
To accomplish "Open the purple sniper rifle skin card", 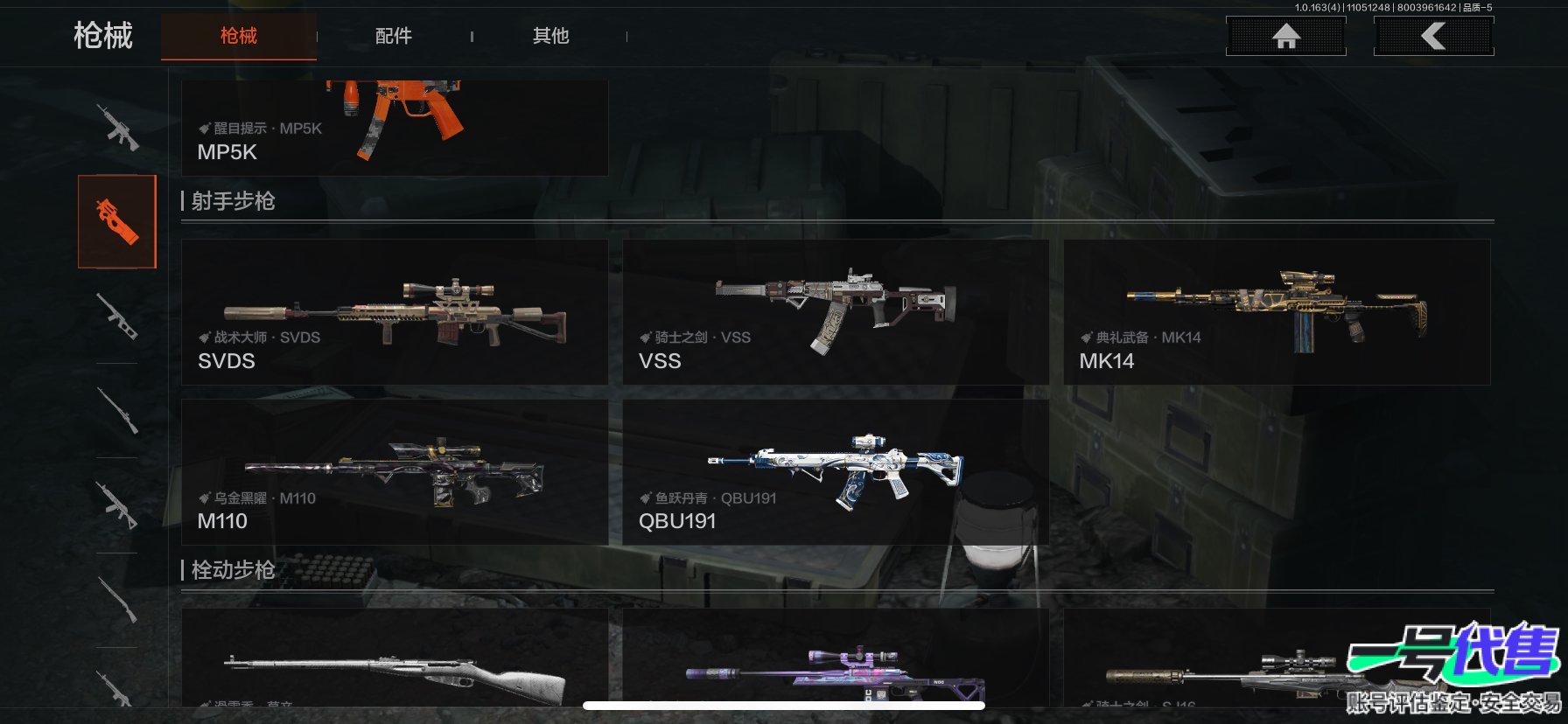I will [835, 665].
